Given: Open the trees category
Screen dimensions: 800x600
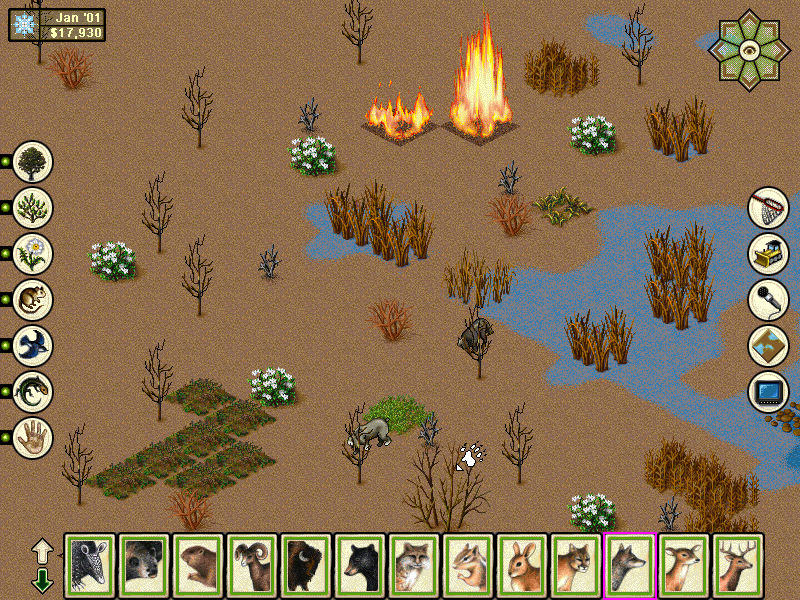Looking at the screenshot, I should pos(33,161).
